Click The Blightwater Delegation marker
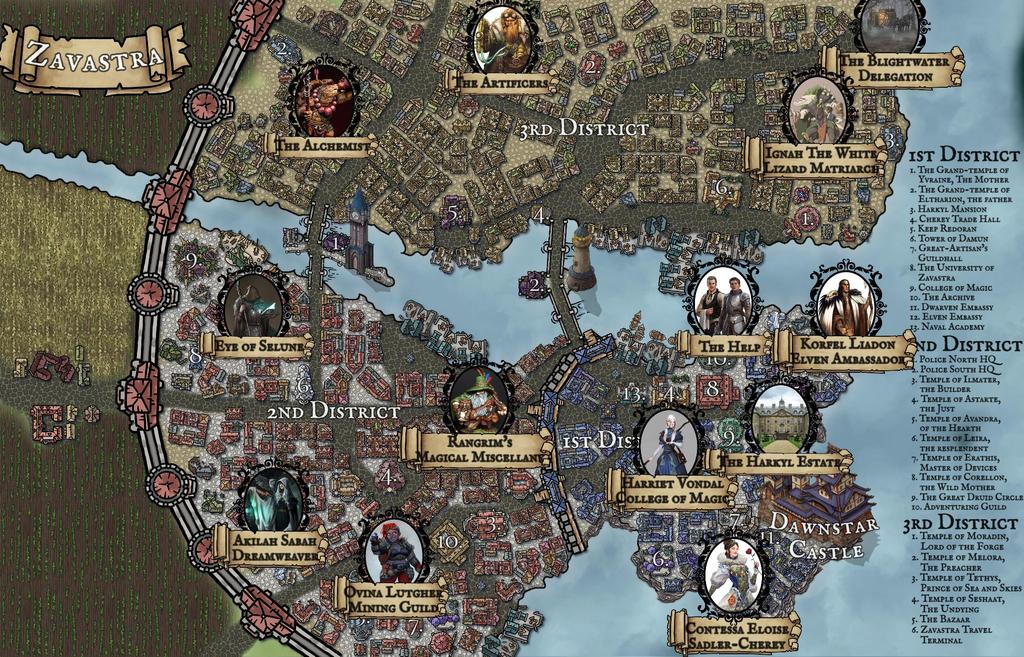The width and height of the screenshot is (1024, 657). coord(889,24)
